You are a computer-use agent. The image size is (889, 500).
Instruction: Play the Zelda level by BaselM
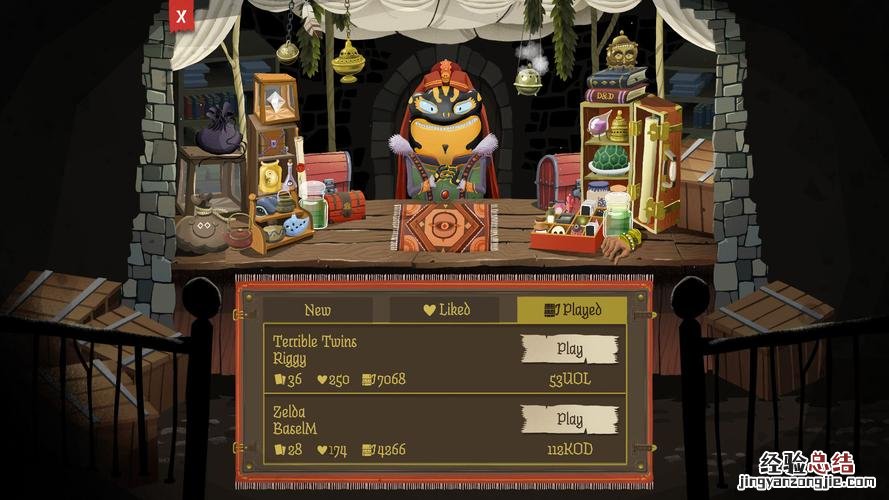coord(569,419)
